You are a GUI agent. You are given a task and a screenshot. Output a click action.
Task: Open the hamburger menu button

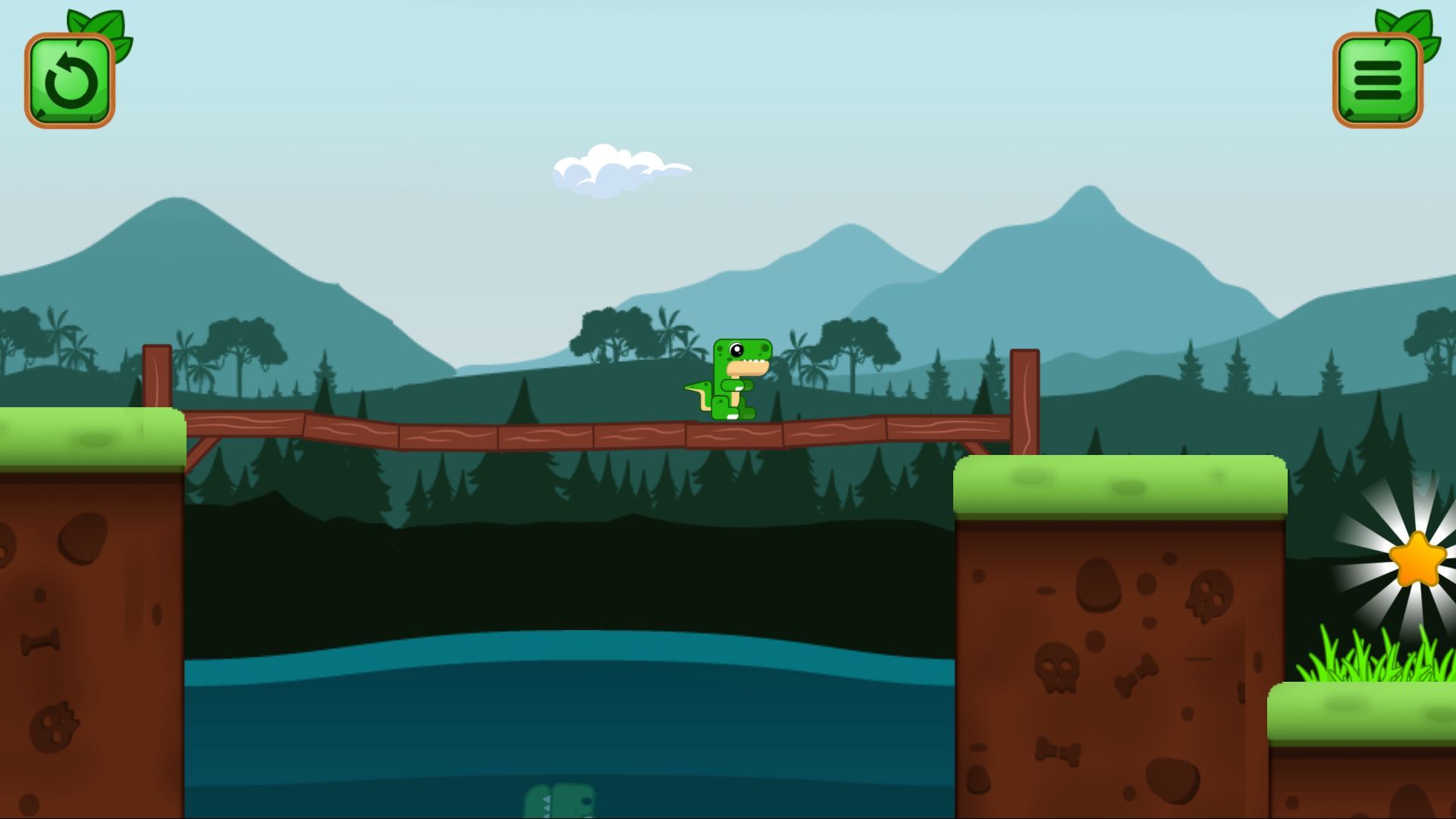(1377, 80)
